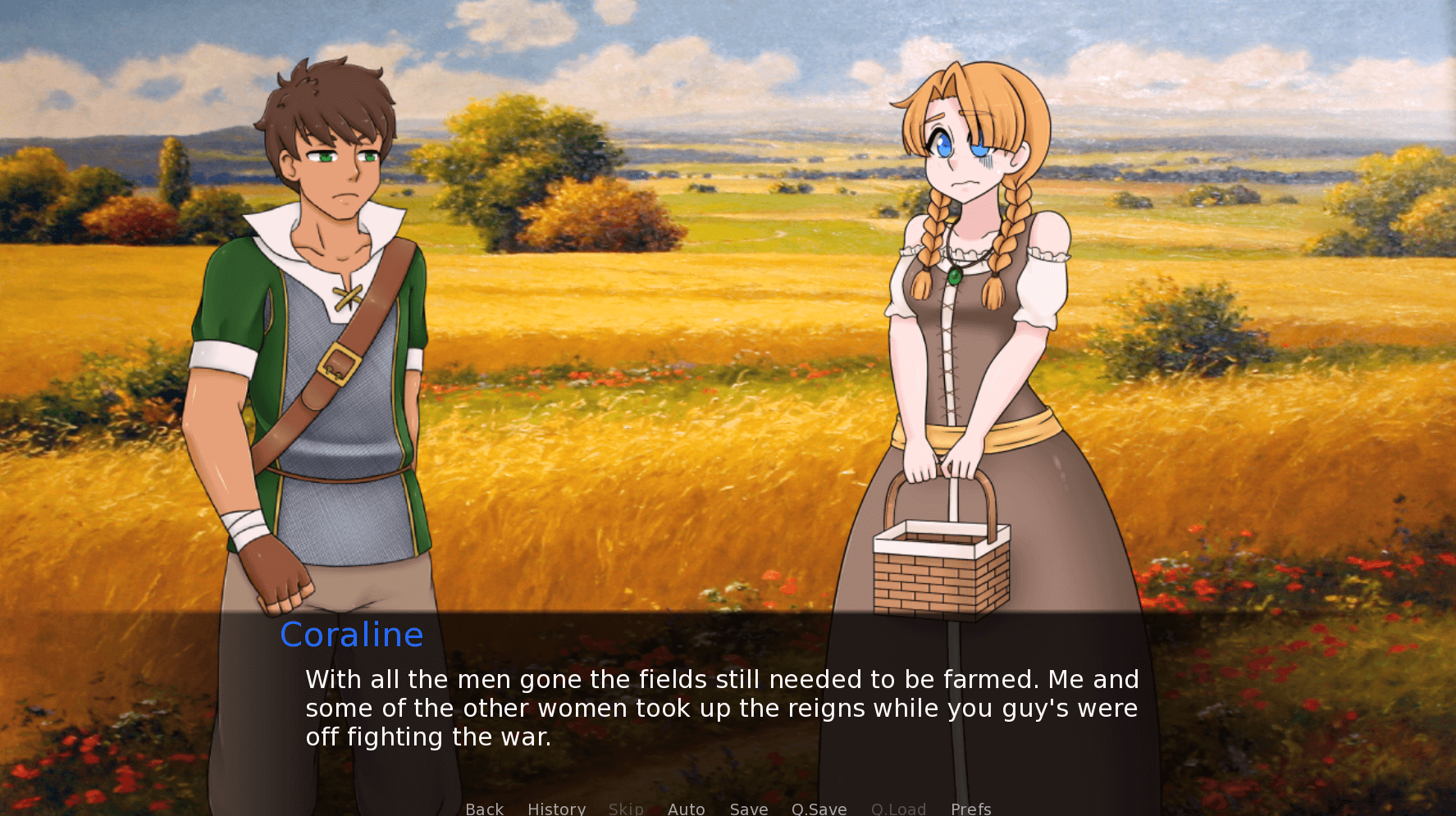The width and height of the screenshot is (1456, 816).
Task: Click the Back quick menu option
Action: (484, 809)
